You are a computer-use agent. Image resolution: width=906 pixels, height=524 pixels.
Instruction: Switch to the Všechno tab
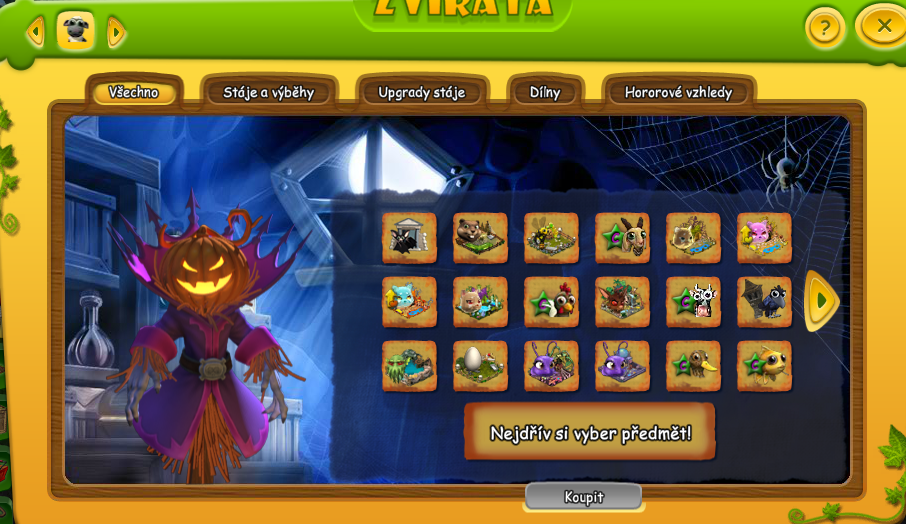(134, 93)
